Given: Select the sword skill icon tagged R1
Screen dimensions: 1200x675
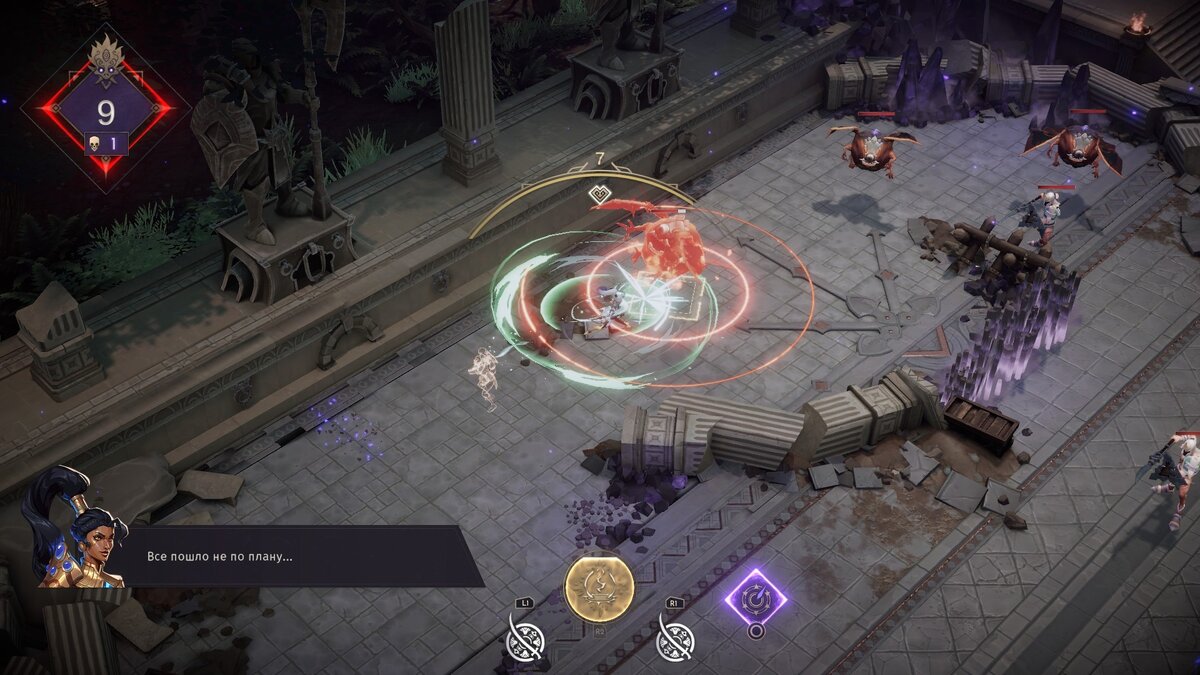Looking at the screenshot, I should [677, 637].
